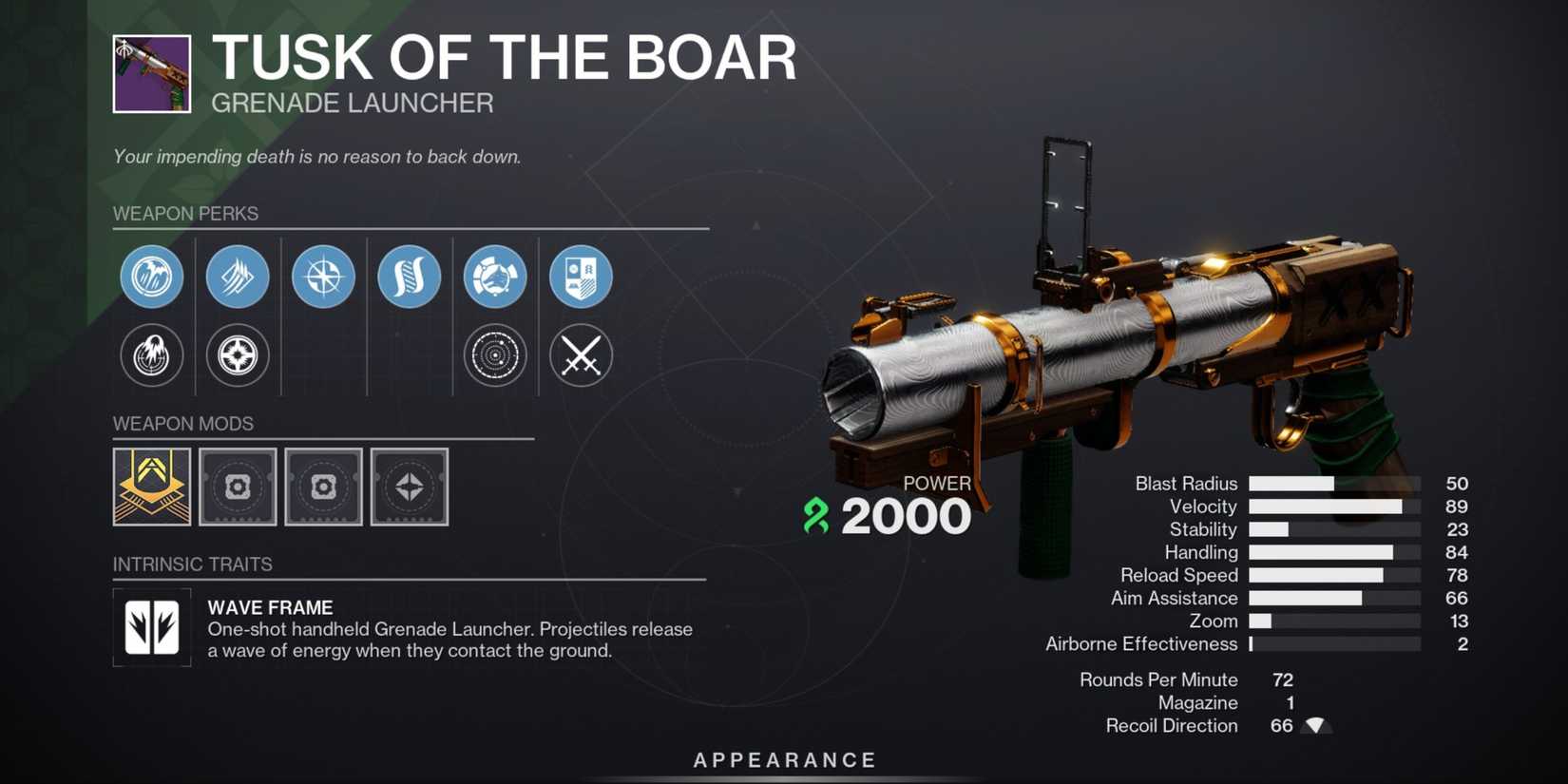Open the Appearance menu
Screen dimensions: 1568x784
(783, 759)
